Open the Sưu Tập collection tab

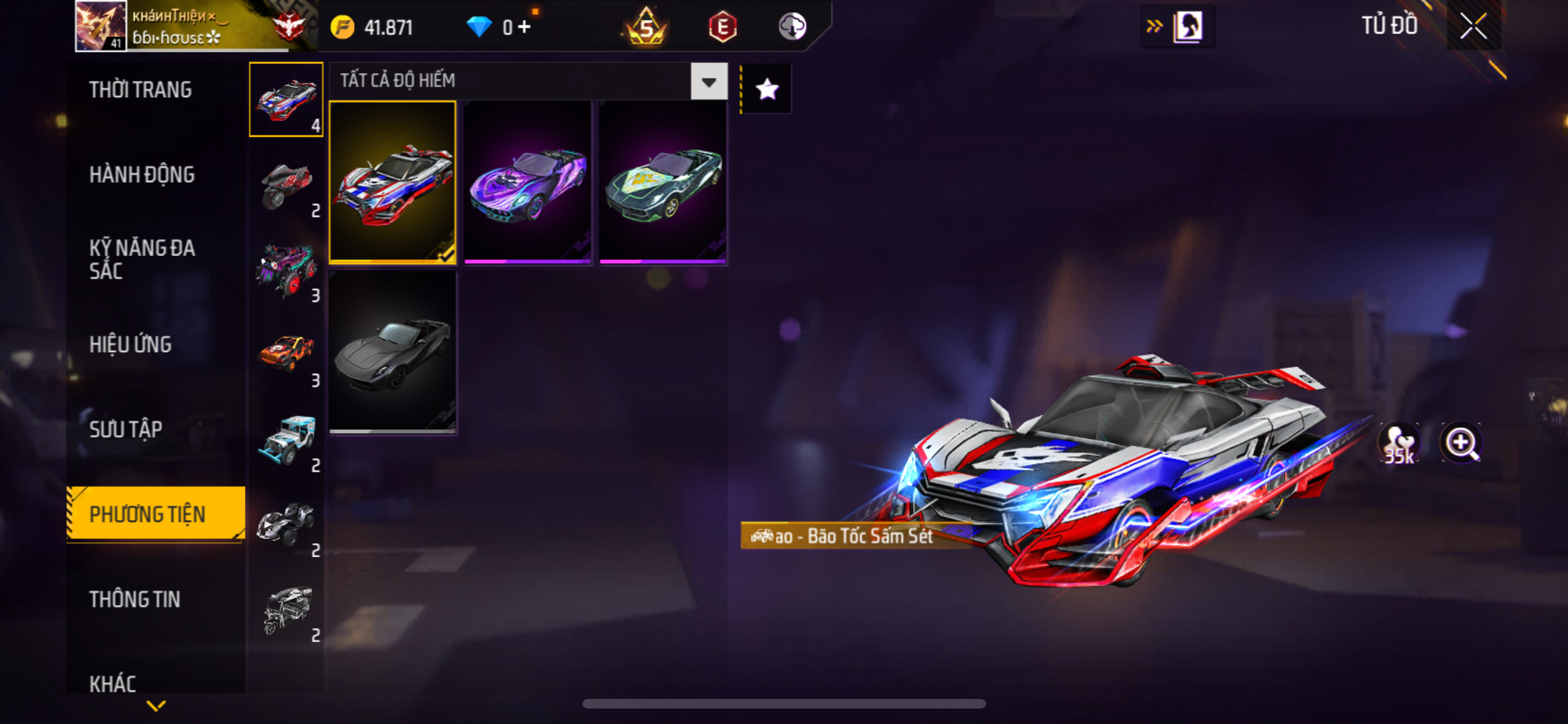pos(126,429)
